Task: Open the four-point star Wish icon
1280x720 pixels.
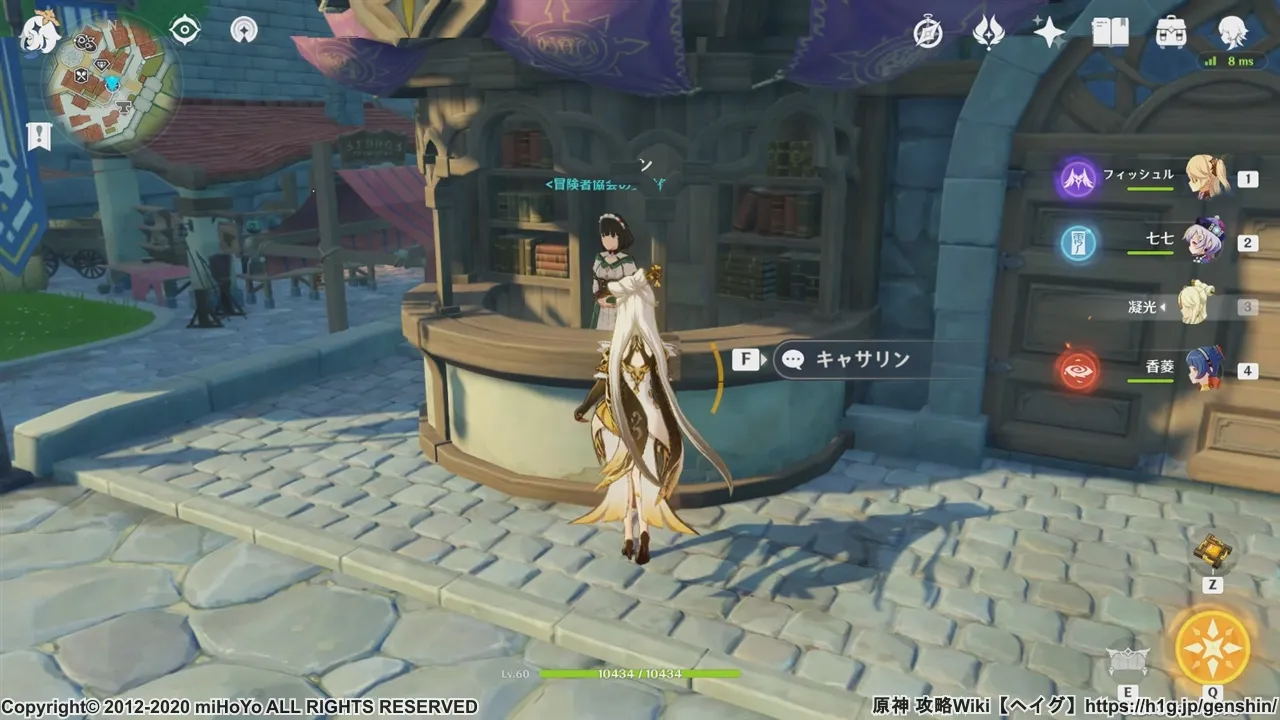Action: (x=1049, y=33)
